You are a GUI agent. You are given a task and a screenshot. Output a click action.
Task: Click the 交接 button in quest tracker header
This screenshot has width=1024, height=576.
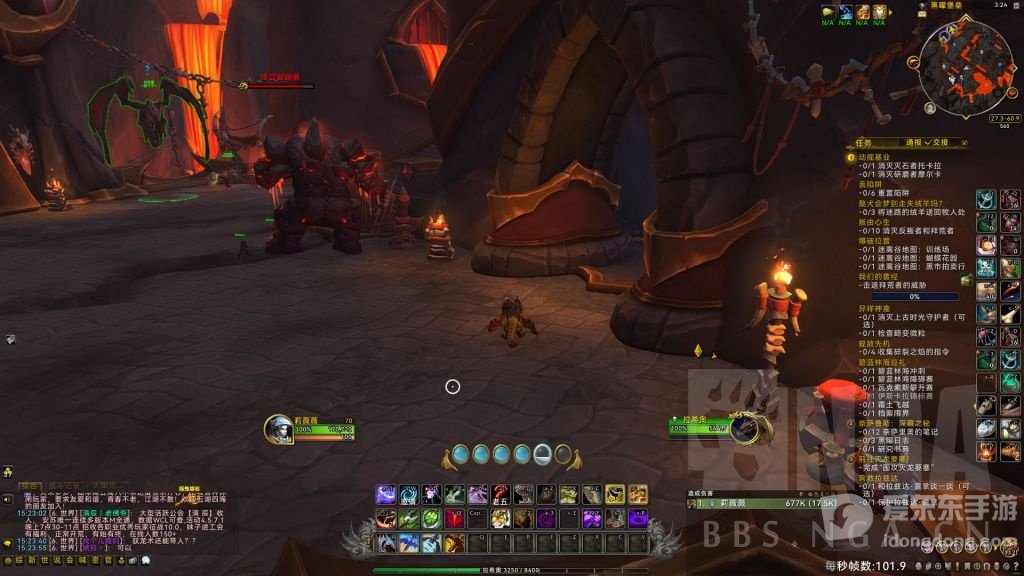click(941, 142)
